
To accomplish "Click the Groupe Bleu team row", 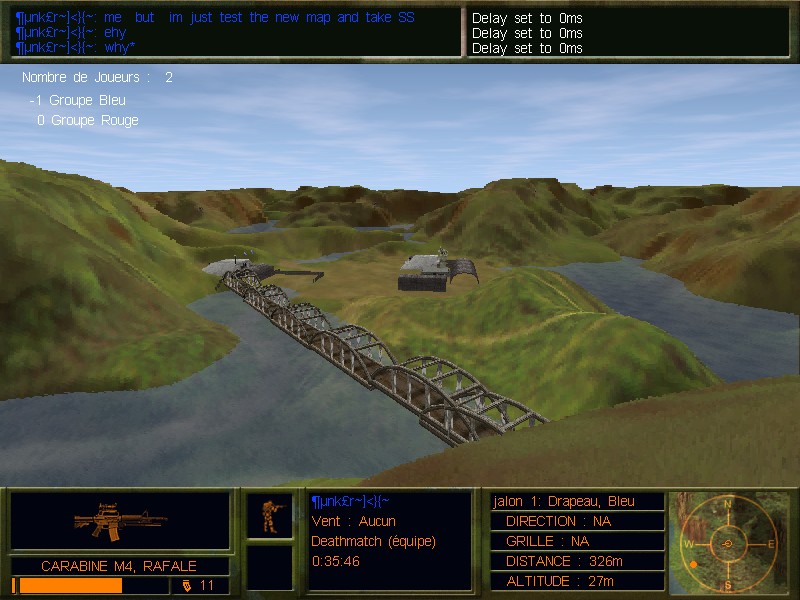I will click(x=79, y=100).
